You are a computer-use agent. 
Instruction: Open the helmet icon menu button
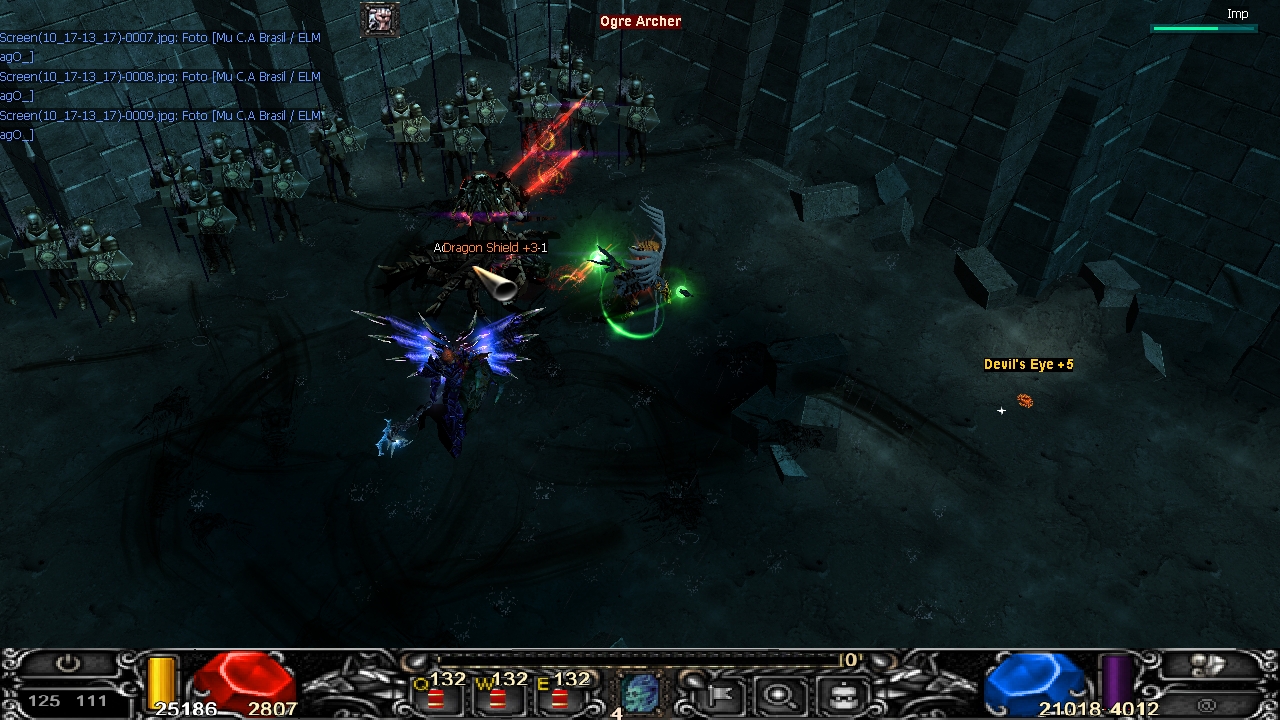click(842, 693)
